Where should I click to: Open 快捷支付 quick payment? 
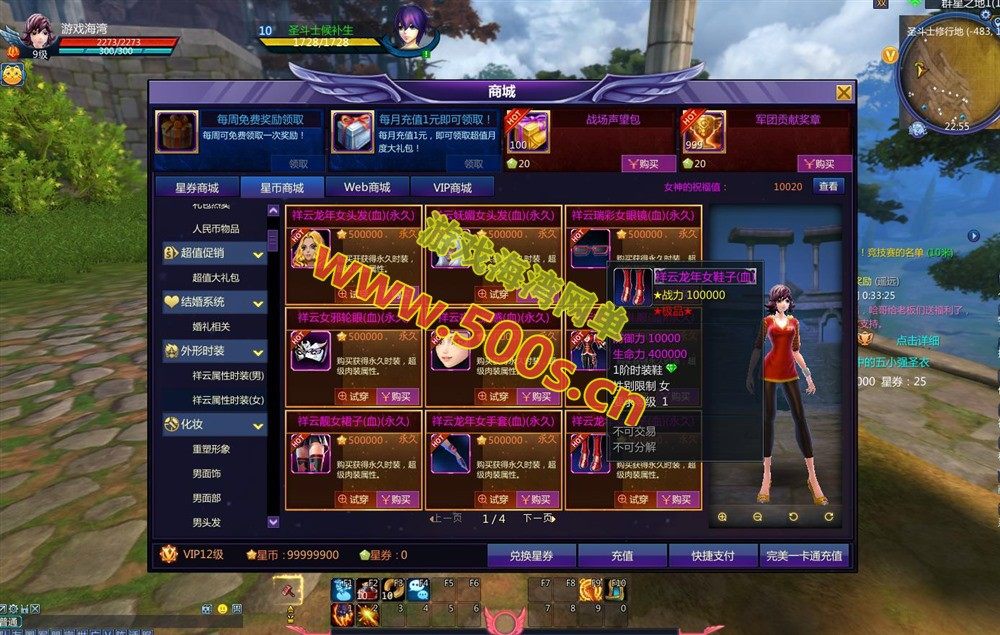pos(711,555)
